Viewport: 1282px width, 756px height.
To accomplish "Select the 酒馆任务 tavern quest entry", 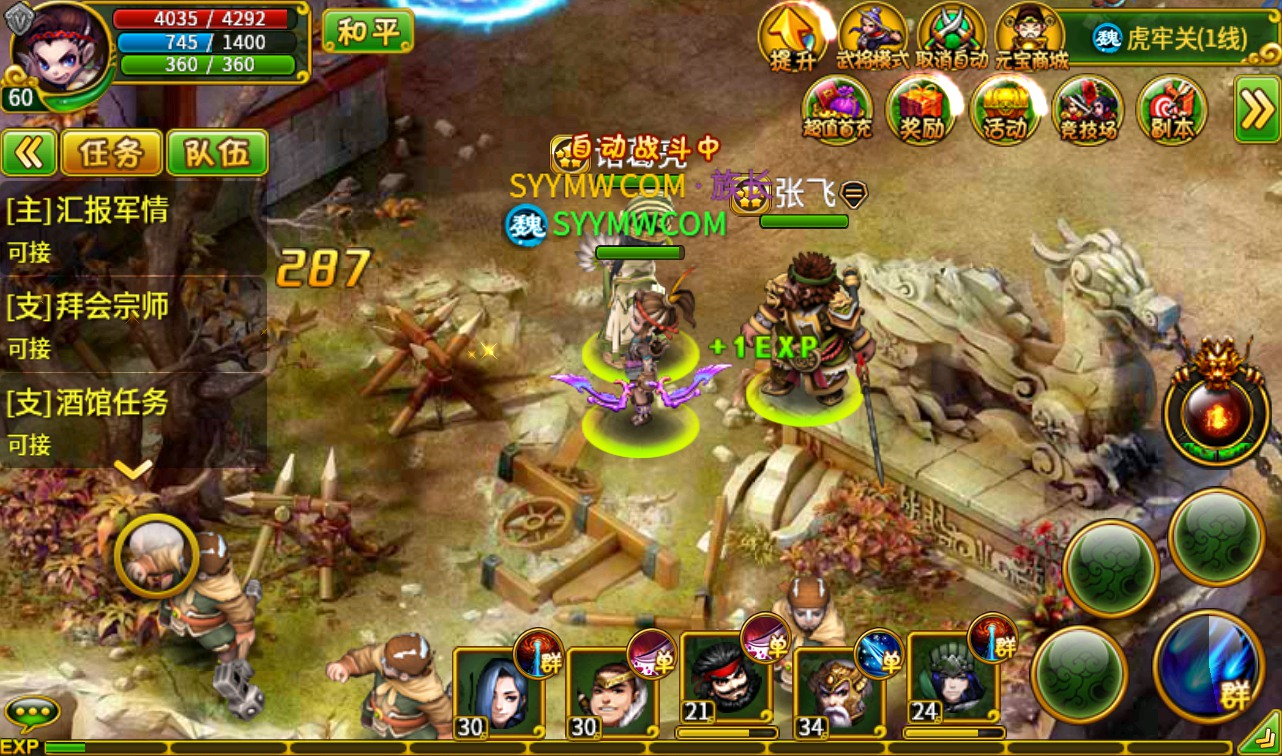I will (132, 419).
